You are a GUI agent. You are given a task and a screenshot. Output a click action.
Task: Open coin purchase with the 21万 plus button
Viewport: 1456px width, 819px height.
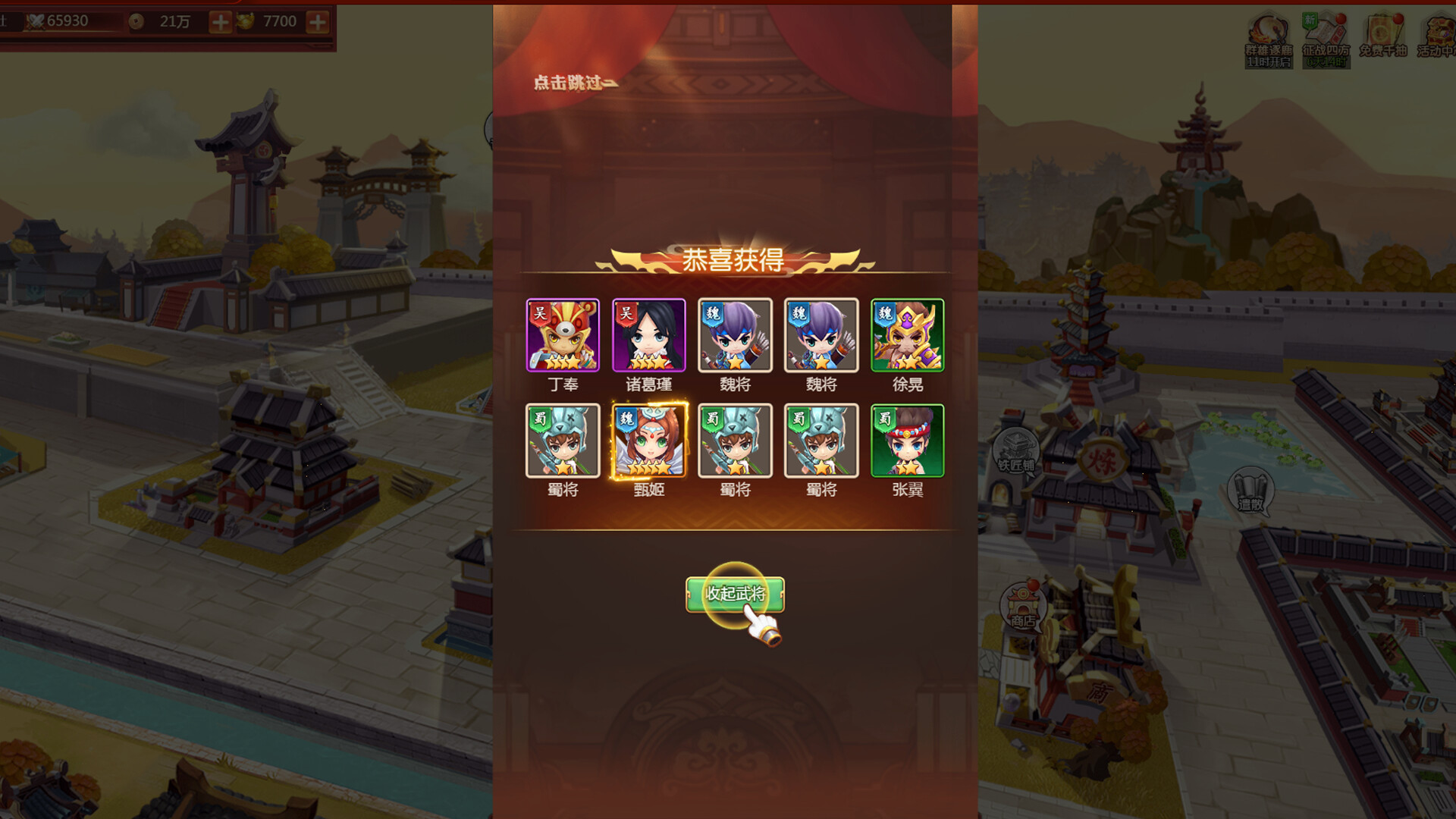pos(219,21)
